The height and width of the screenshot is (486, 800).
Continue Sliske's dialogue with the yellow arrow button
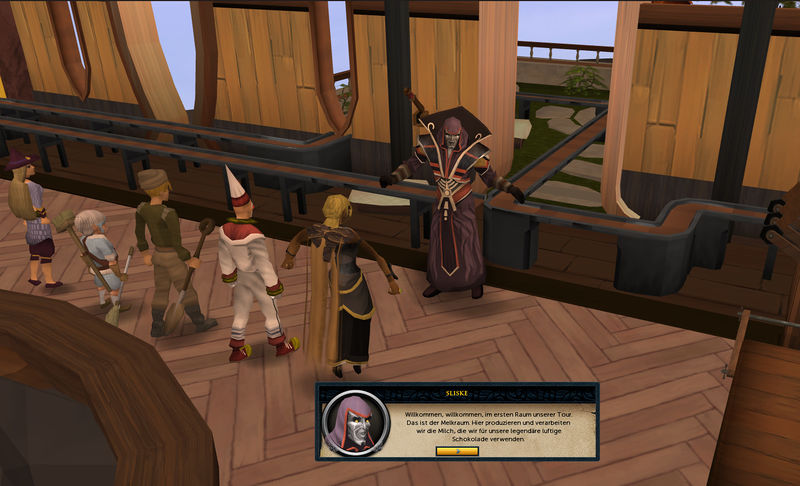click(x=457, y=451)
